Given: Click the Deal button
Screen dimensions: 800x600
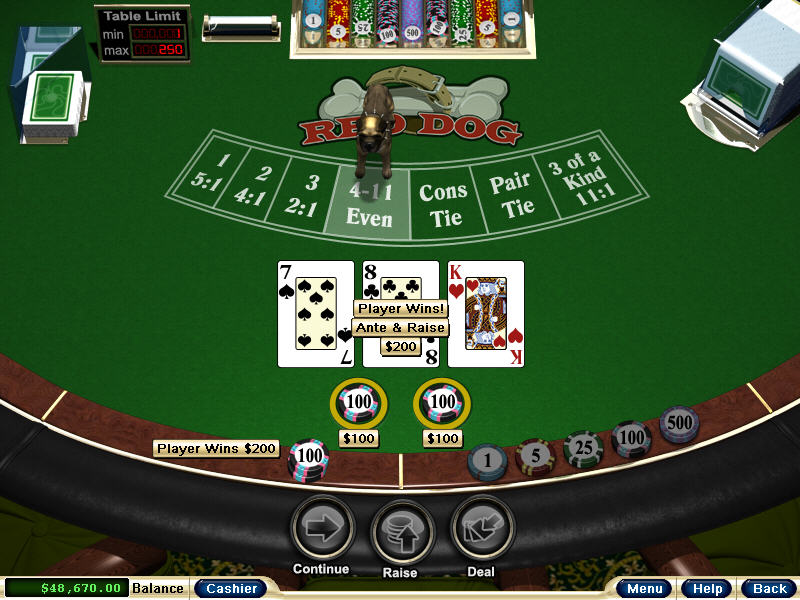Looking at the screenshot, I should 482,528.
